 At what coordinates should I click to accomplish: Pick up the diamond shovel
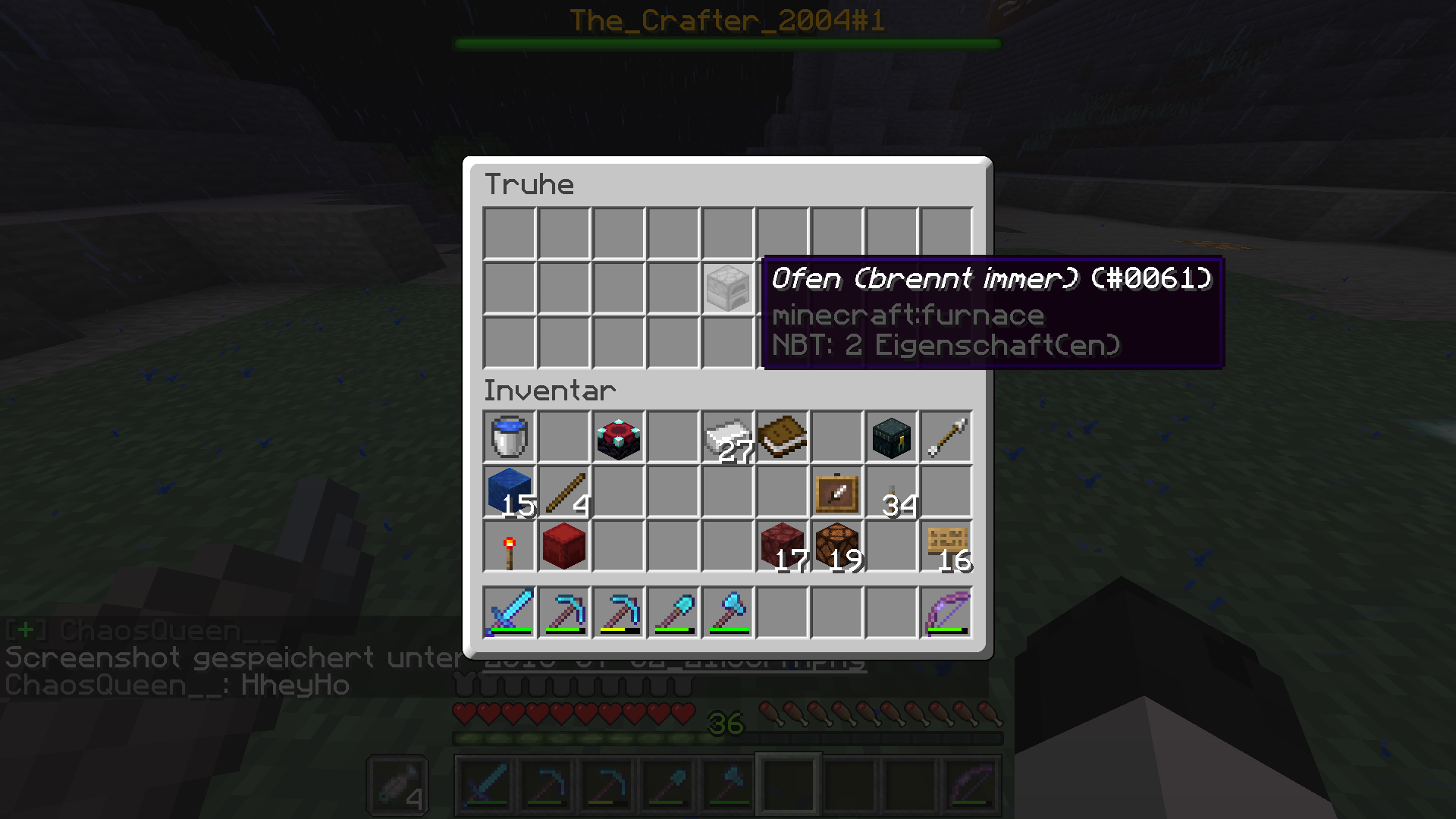[x=673, y=612]
